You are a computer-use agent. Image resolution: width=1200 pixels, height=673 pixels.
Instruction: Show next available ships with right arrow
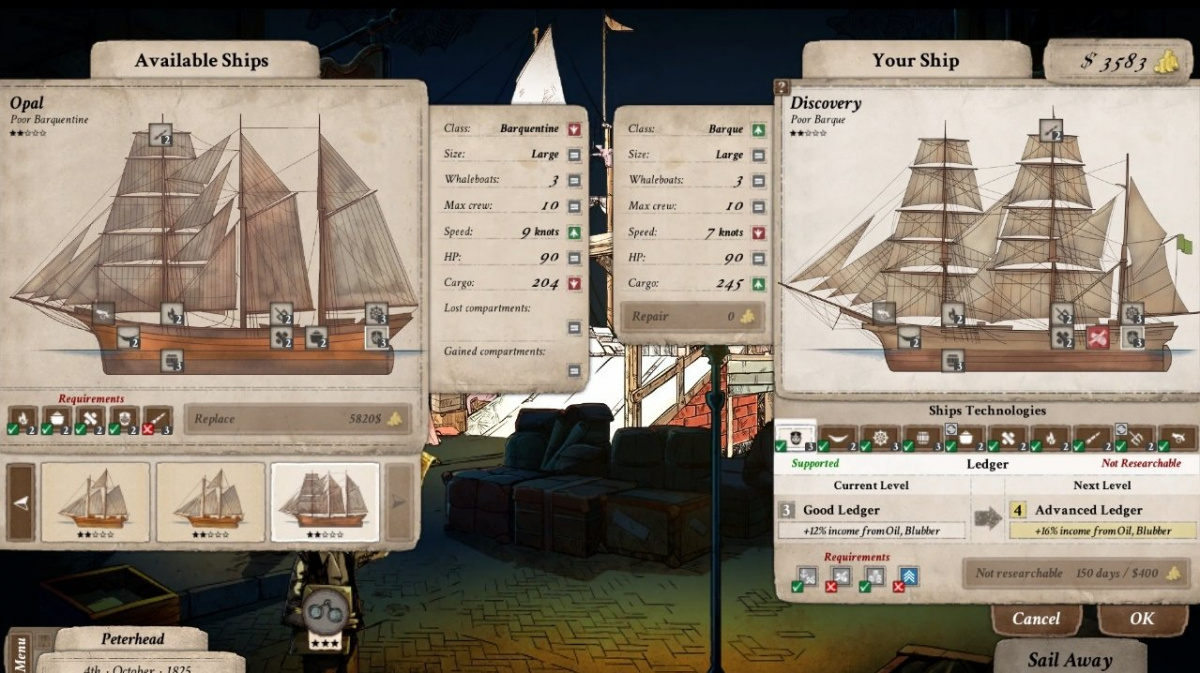click(399, 502)
